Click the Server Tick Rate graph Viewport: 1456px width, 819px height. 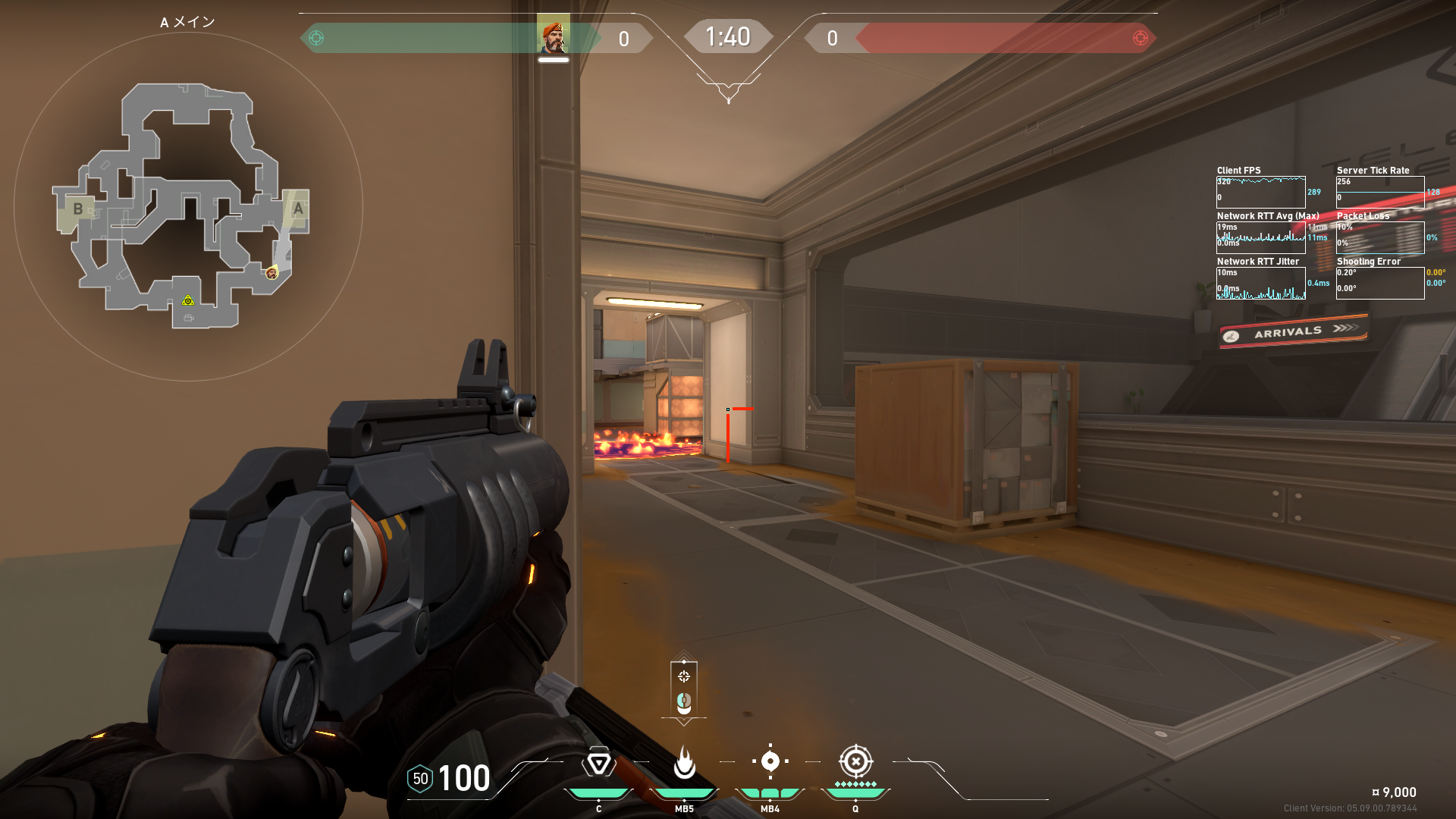(x=1379, y=193)
